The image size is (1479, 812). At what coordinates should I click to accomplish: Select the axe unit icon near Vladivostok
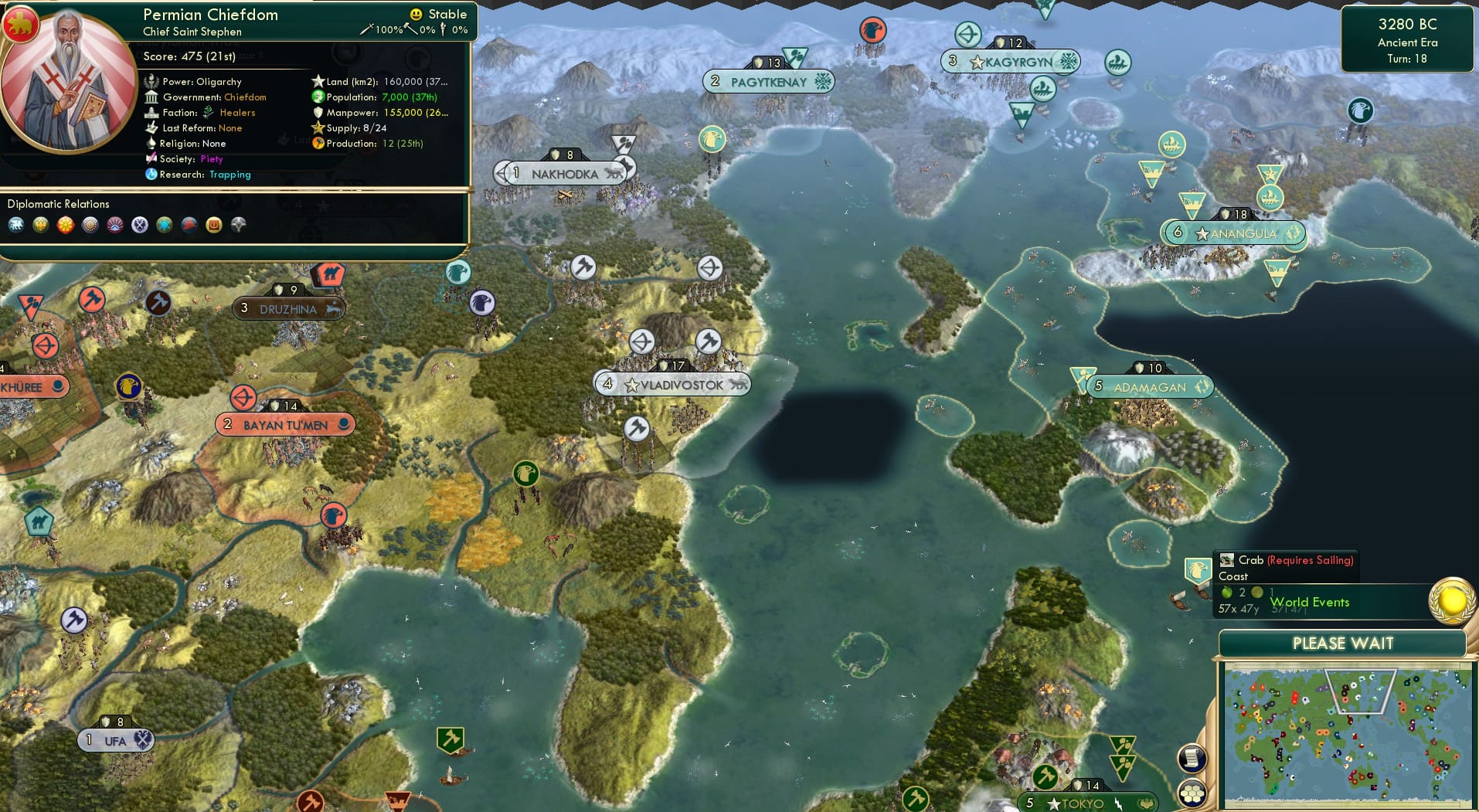tap(708, 341)
